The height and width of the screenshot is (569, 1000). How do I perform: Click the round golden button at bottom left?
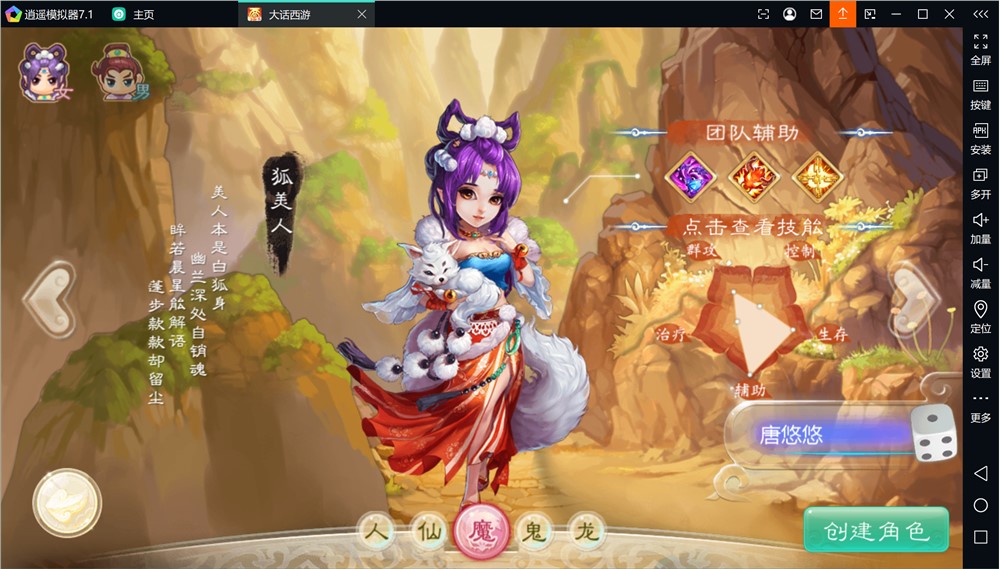pyautogui.click(x=67, y=503)
